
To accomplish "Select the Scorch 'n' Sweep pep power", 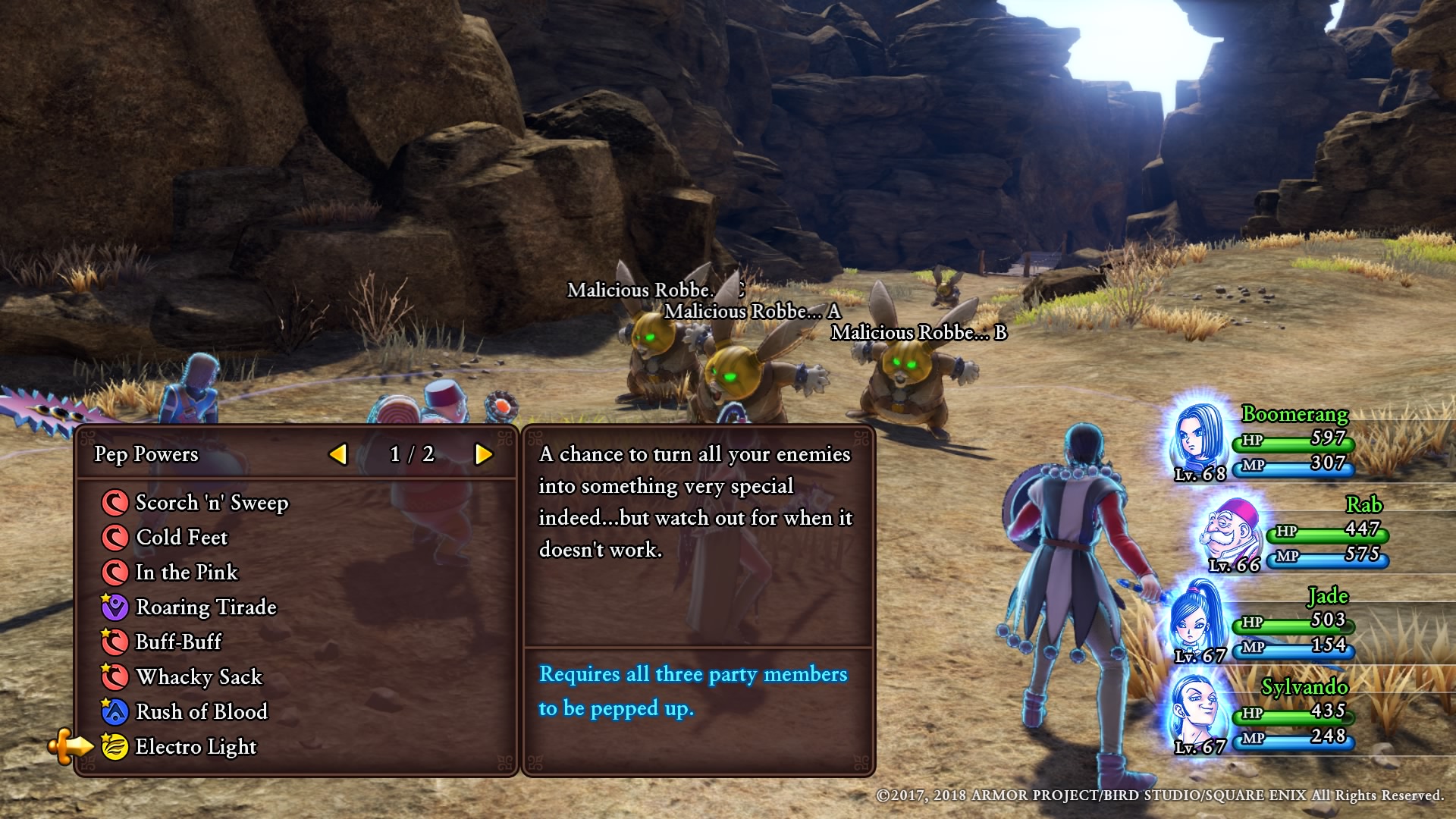I will pyautogui.click(x=211, y=503).
